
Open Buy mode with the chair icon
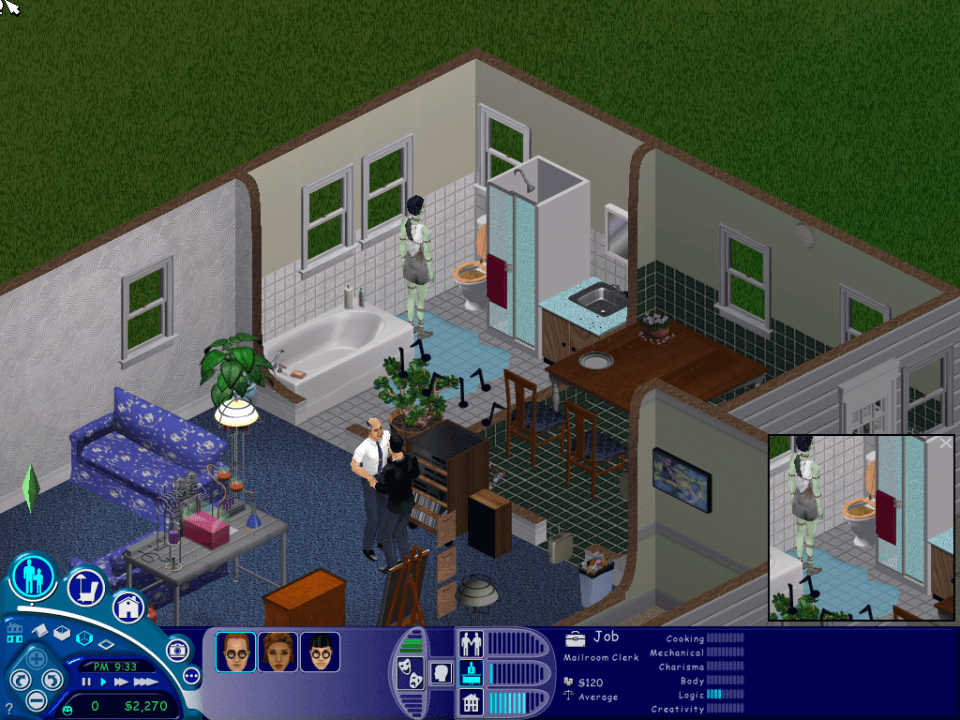coord(86,588)
